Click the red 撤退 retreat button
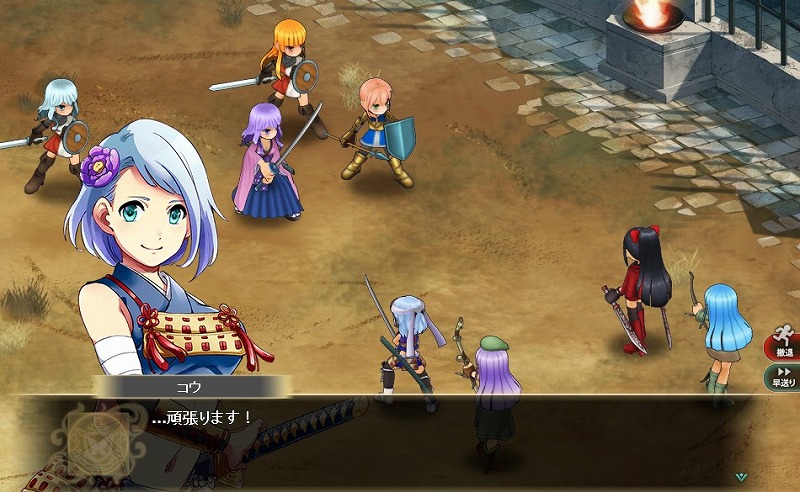800x492 pixels. click(783, 344)
